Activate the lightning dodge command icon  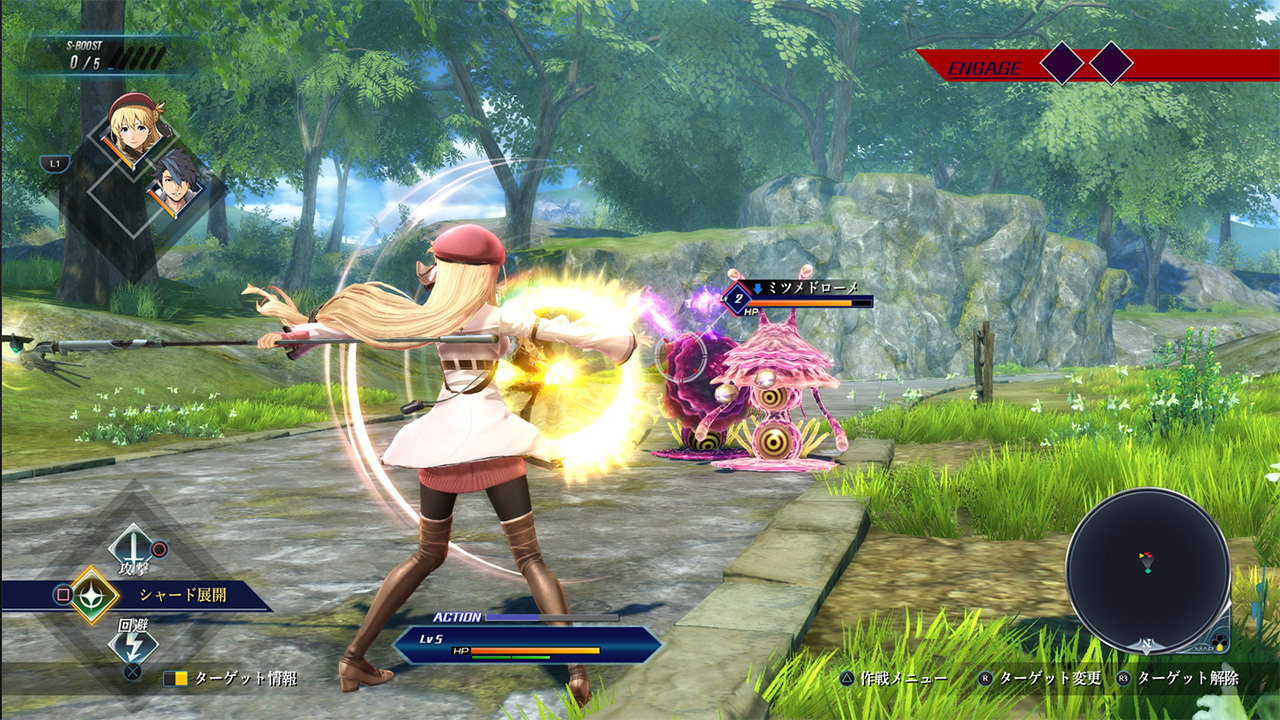(132, 644)
